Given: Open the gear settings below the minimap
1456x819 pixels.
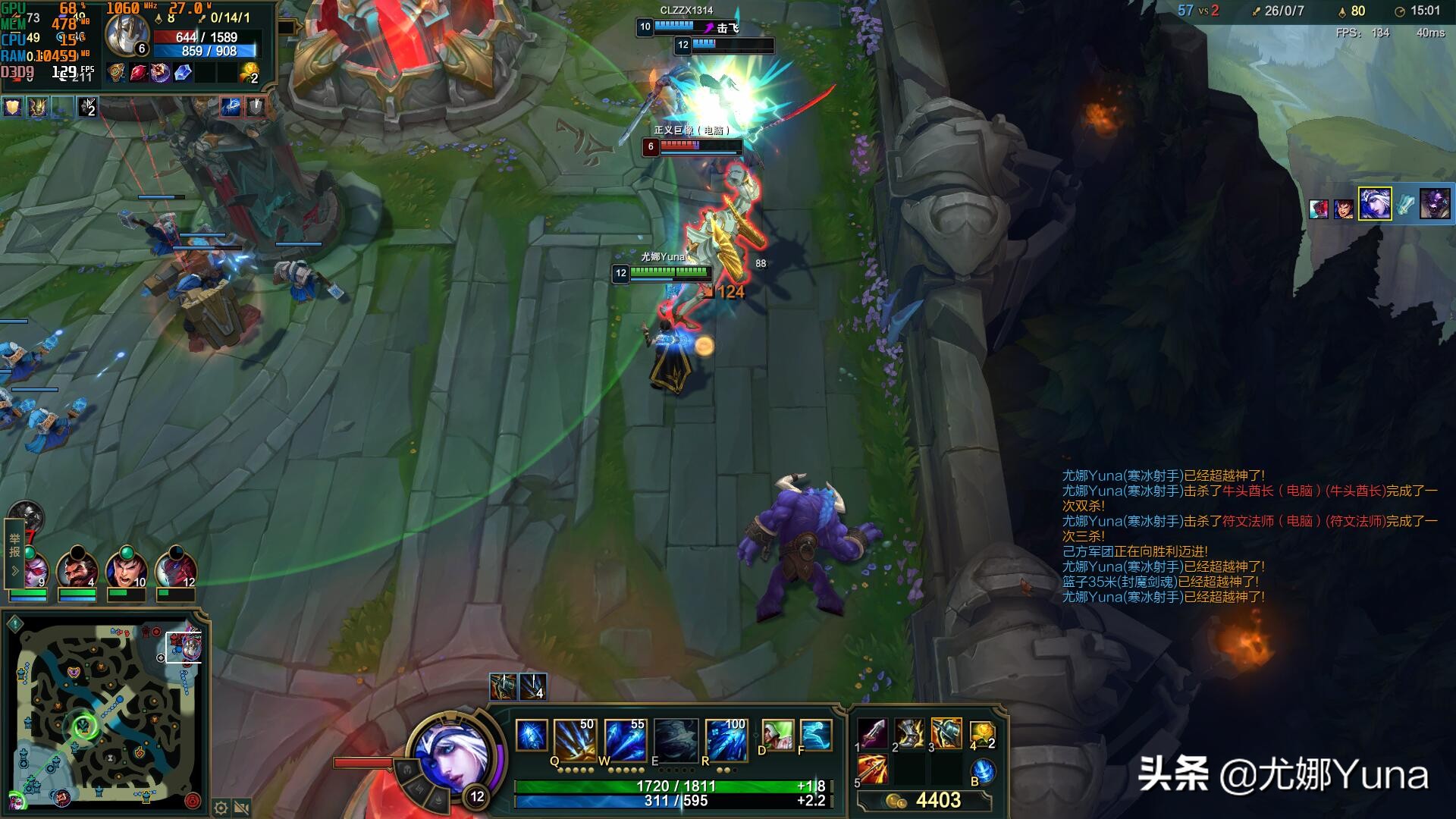Looking at the screenshot, I should (x=221, y=808).
